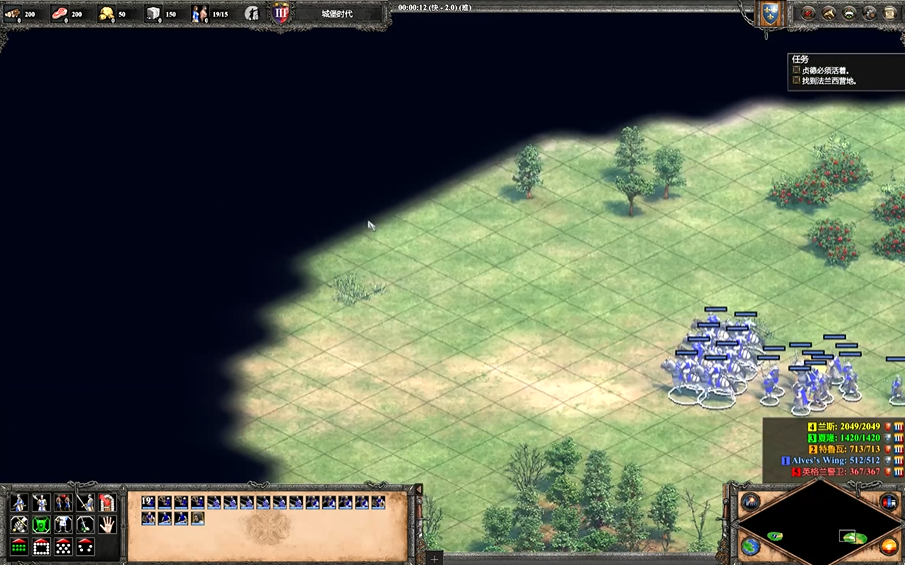This screenshot has height=565, width=905.
Task: Click the red tower garrison command icon
Action: pyautogui.click(x=107, y=502)
